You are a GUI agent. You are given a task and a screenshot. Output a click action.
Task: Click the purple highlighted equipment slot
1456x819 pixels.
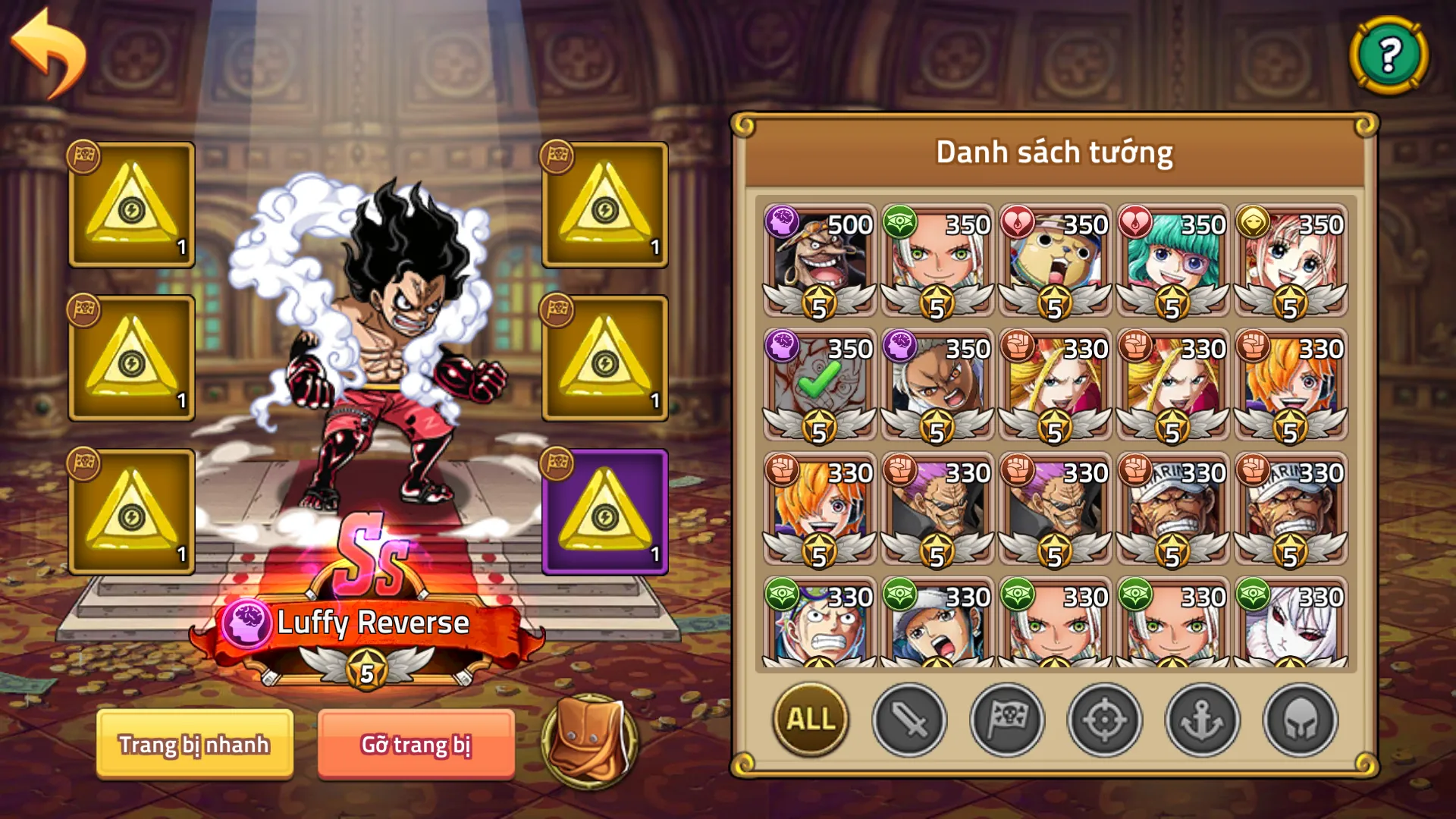pos(603,513)
